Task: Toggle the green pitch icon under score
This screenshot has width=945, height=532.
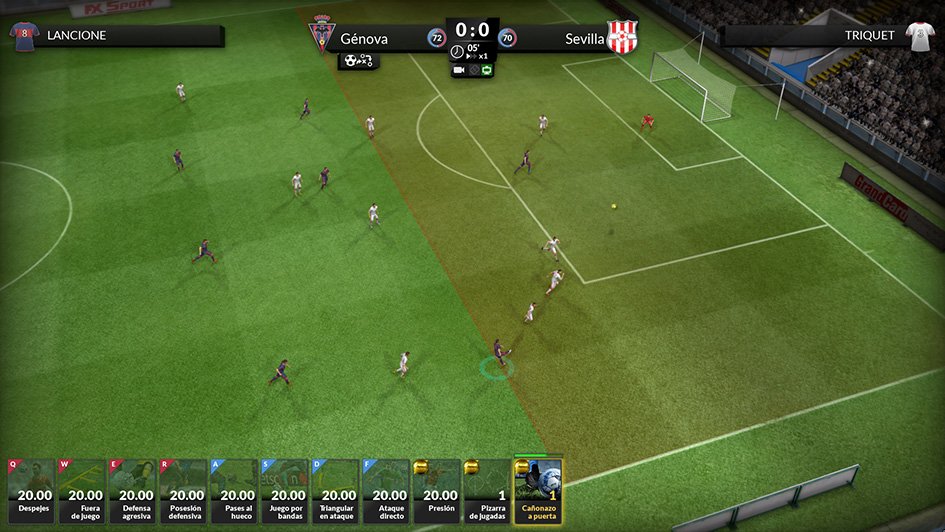Action: (487, 71)
